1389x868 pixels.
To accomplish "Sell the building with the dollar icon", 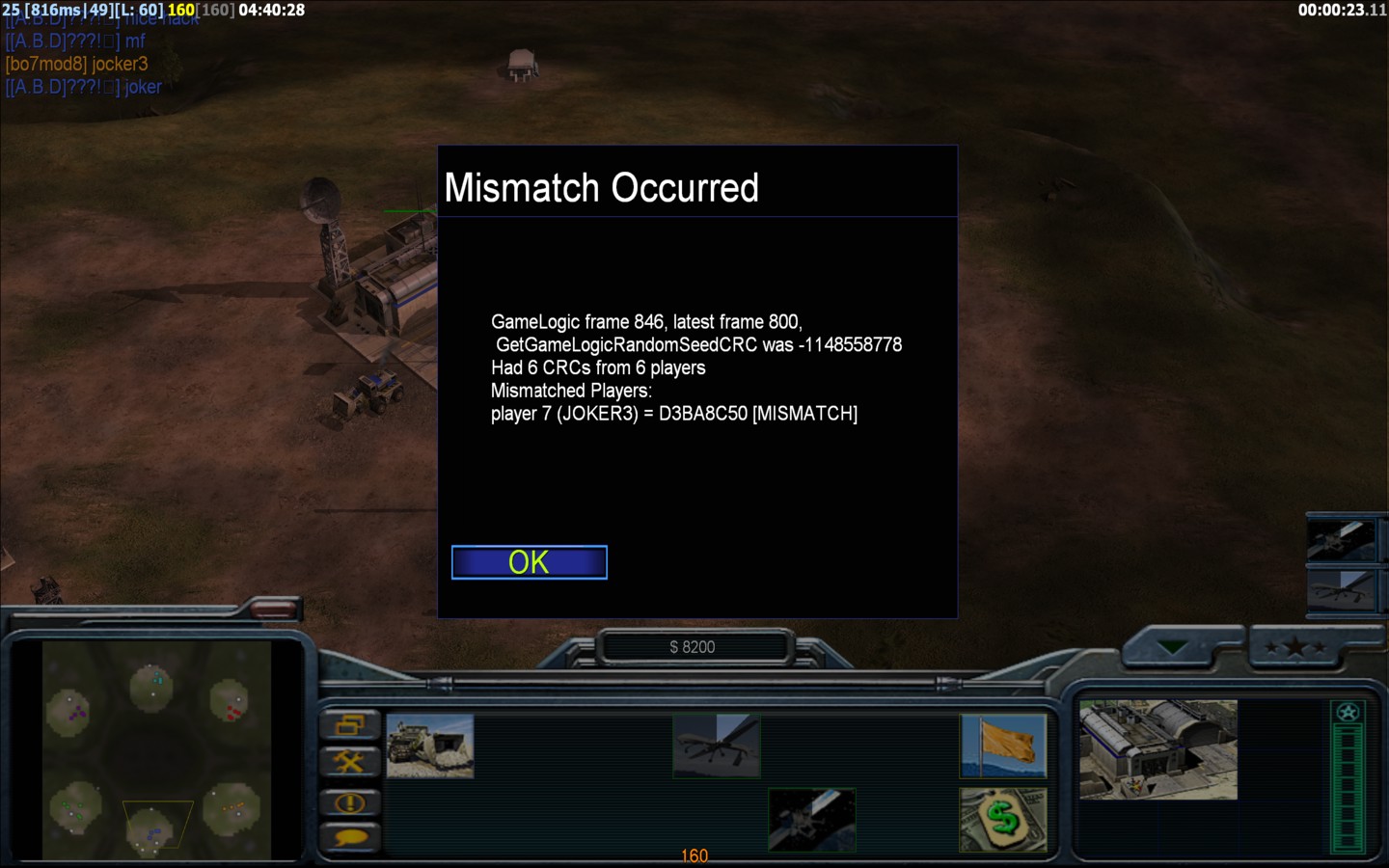I will click(1003, 820).
